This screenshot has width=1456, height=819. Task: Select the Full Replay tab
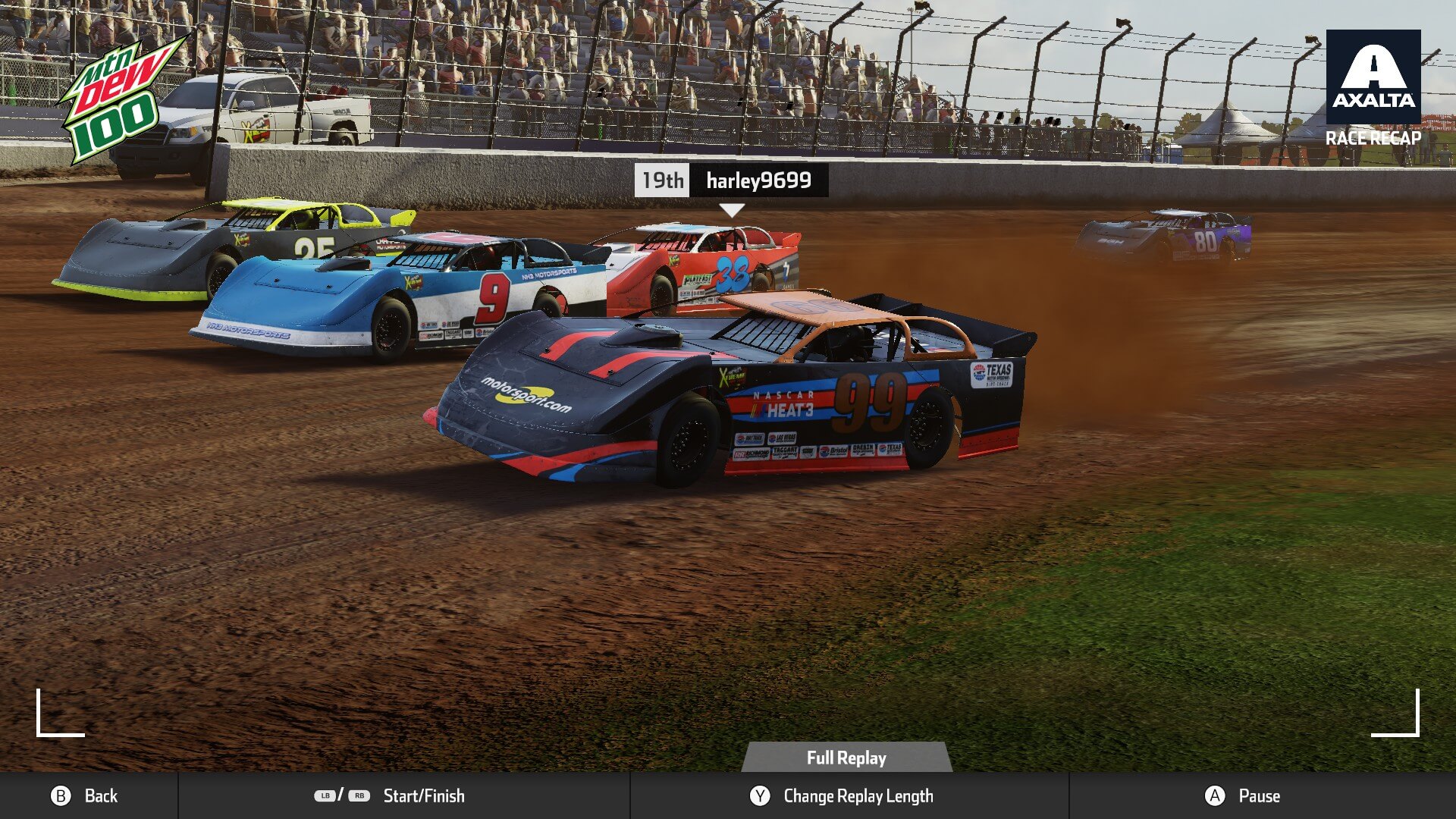coord(846,758)
